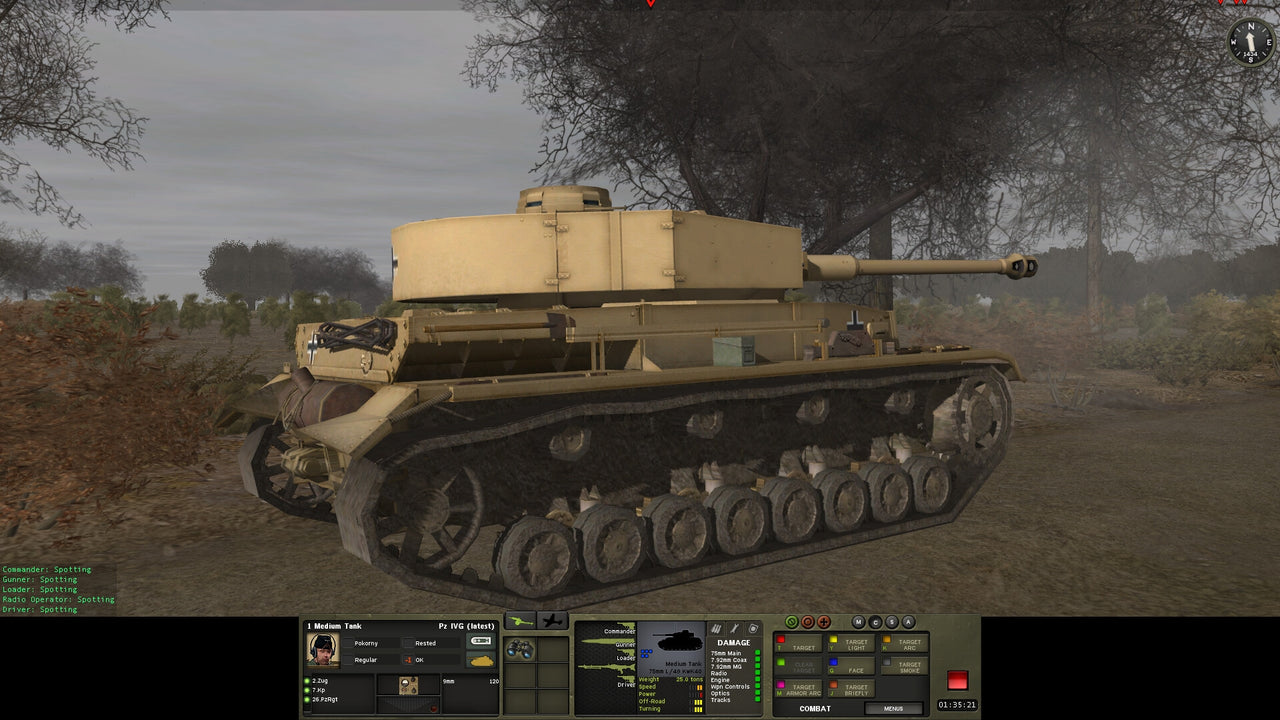Click Pokorny's crew portrait
The width and height of the screenshot is (1280, 720).
coord(322,648)
